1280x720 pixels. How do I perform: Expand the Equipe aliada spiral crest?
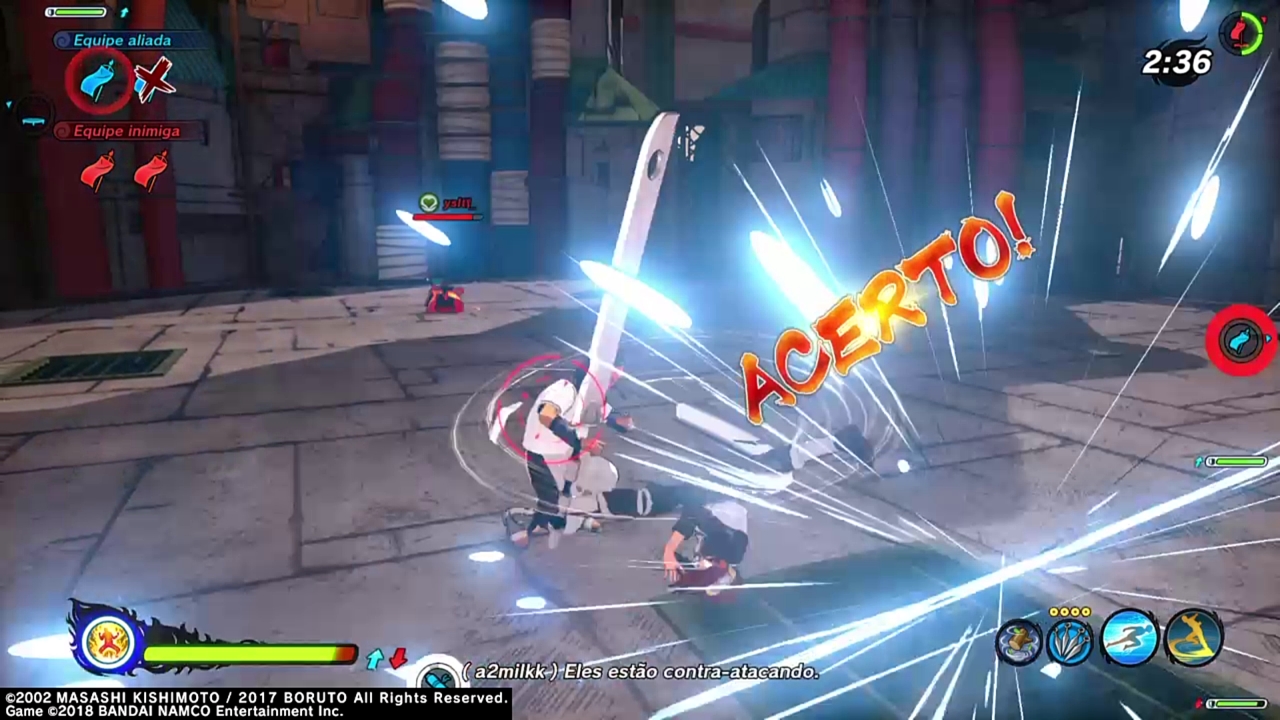(62, 39)
